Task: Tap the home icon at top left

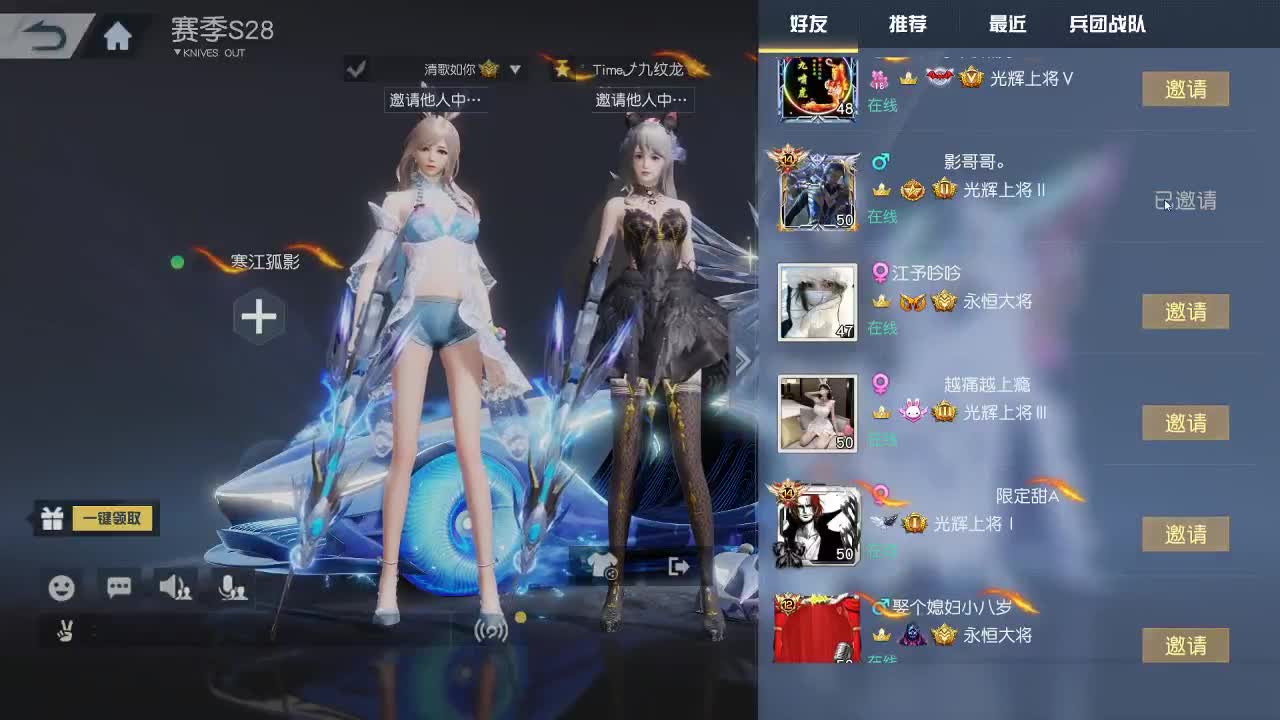Action: [118, 33]
